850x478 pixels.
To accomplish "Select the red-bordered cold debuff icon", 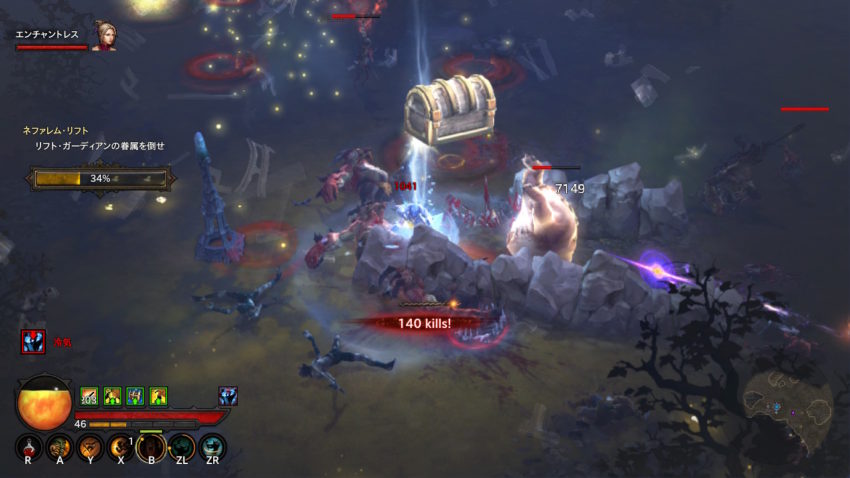I will 33,342.
